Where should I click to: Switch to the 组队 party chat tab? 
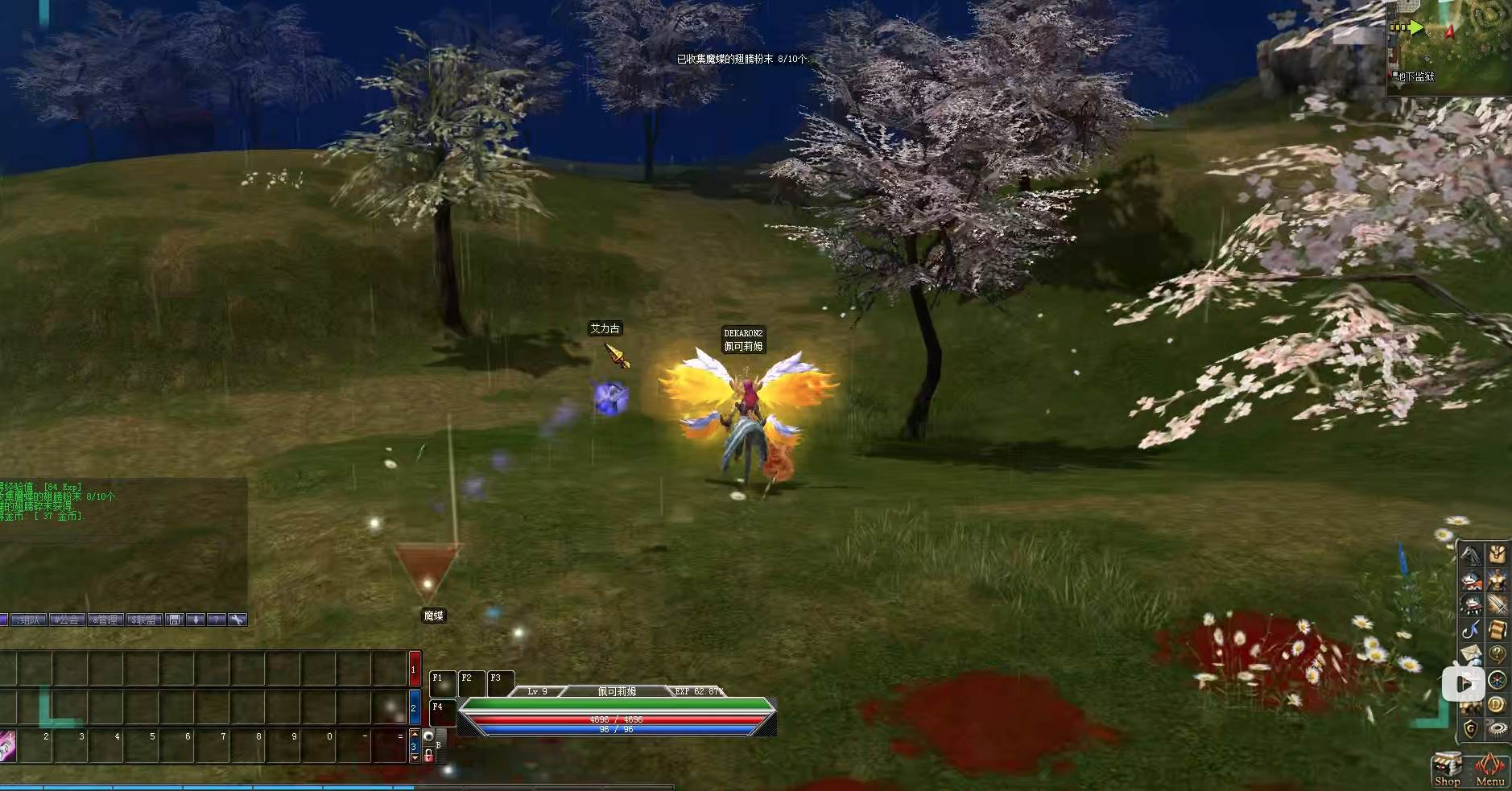(27, 620)
